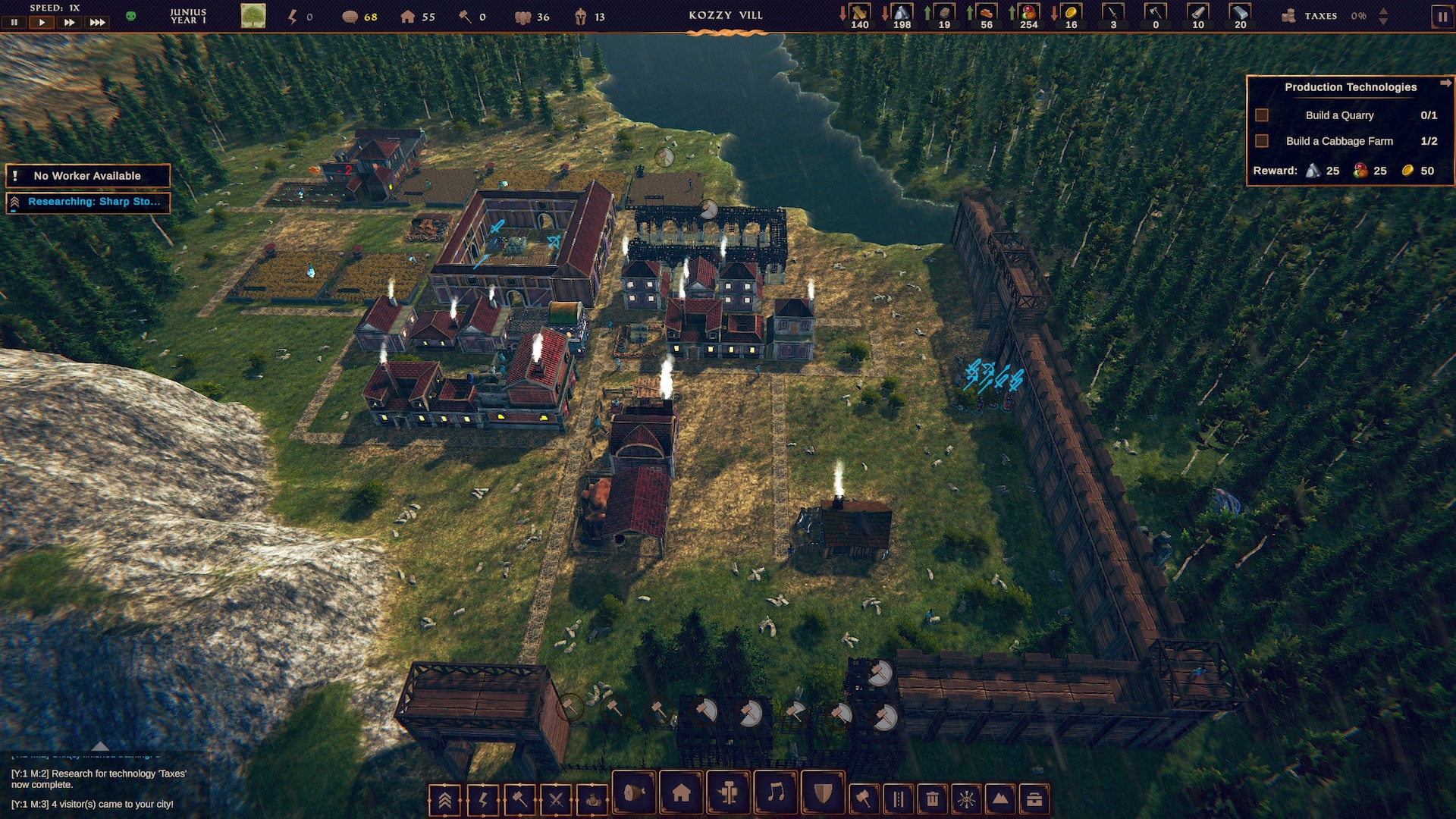Open the Researching Sharp Stone notification
Screen dimensions: 1456x819
point(87,202)
